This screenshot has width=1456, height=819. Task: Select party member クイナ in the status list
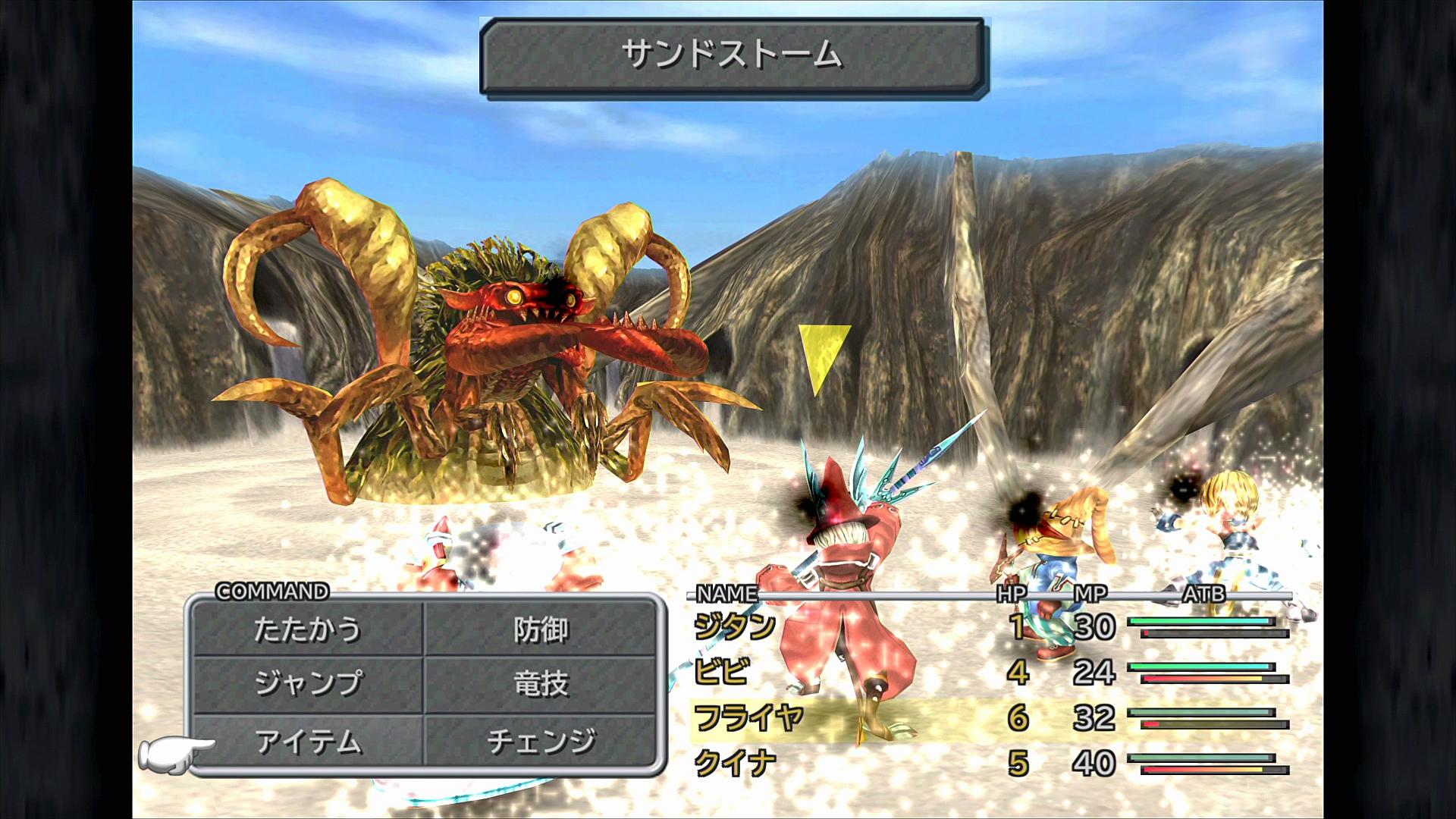pos(735,763)
